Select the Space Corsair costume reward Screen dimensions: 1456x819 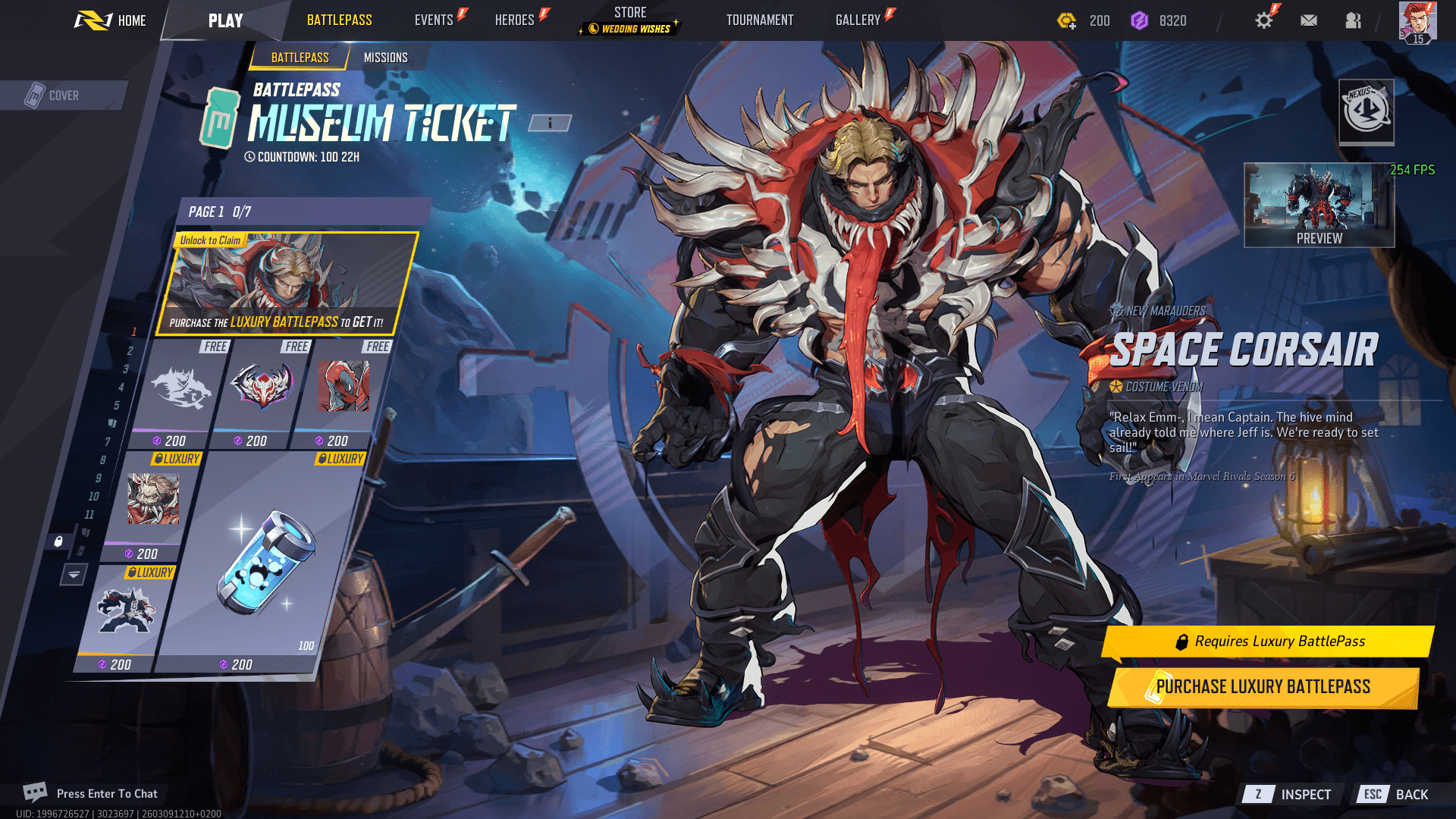(x=287, y=283)
